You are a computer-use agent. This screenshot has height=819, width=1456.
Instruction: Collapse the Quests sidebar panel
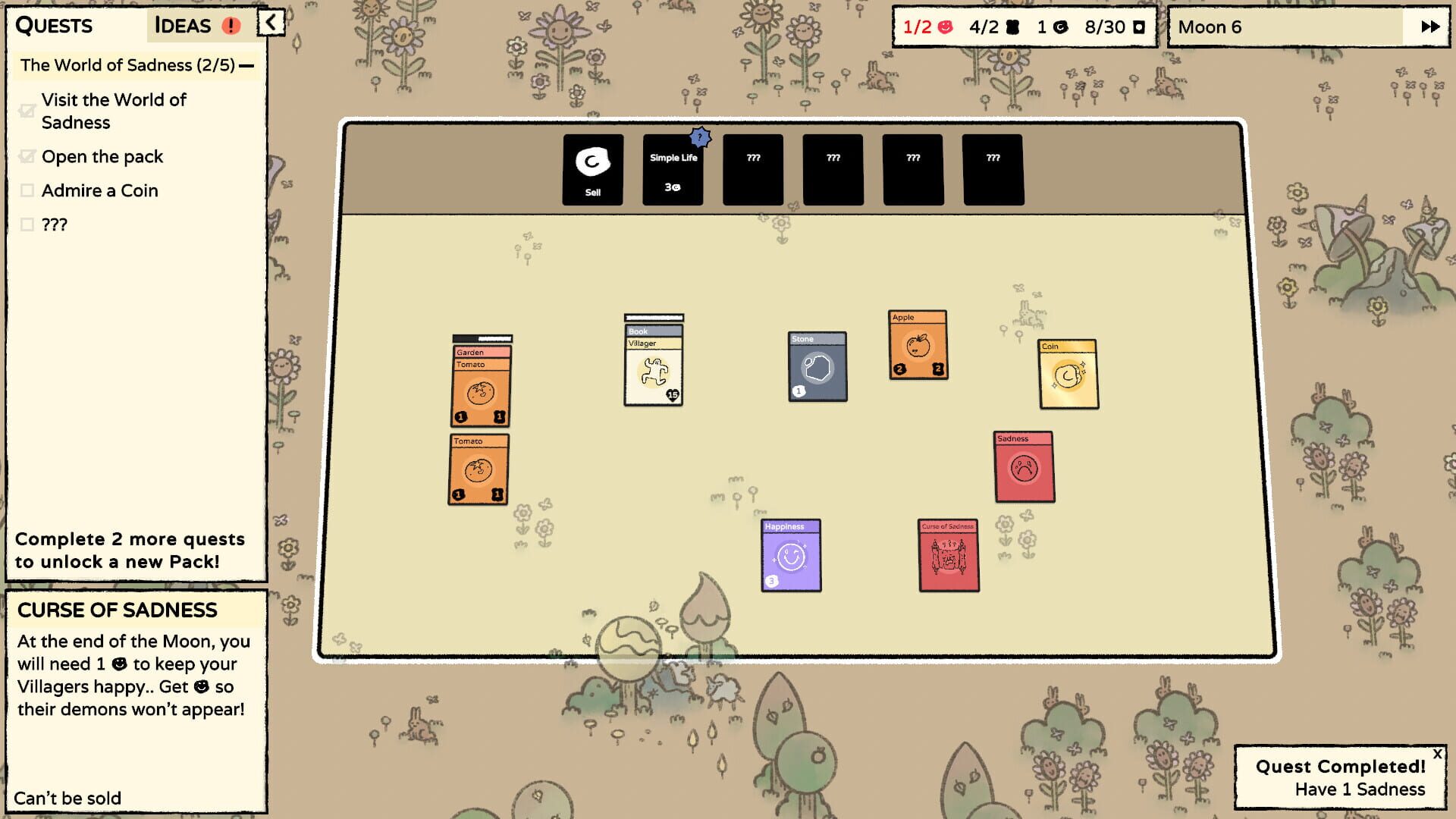tap(270, 23)
